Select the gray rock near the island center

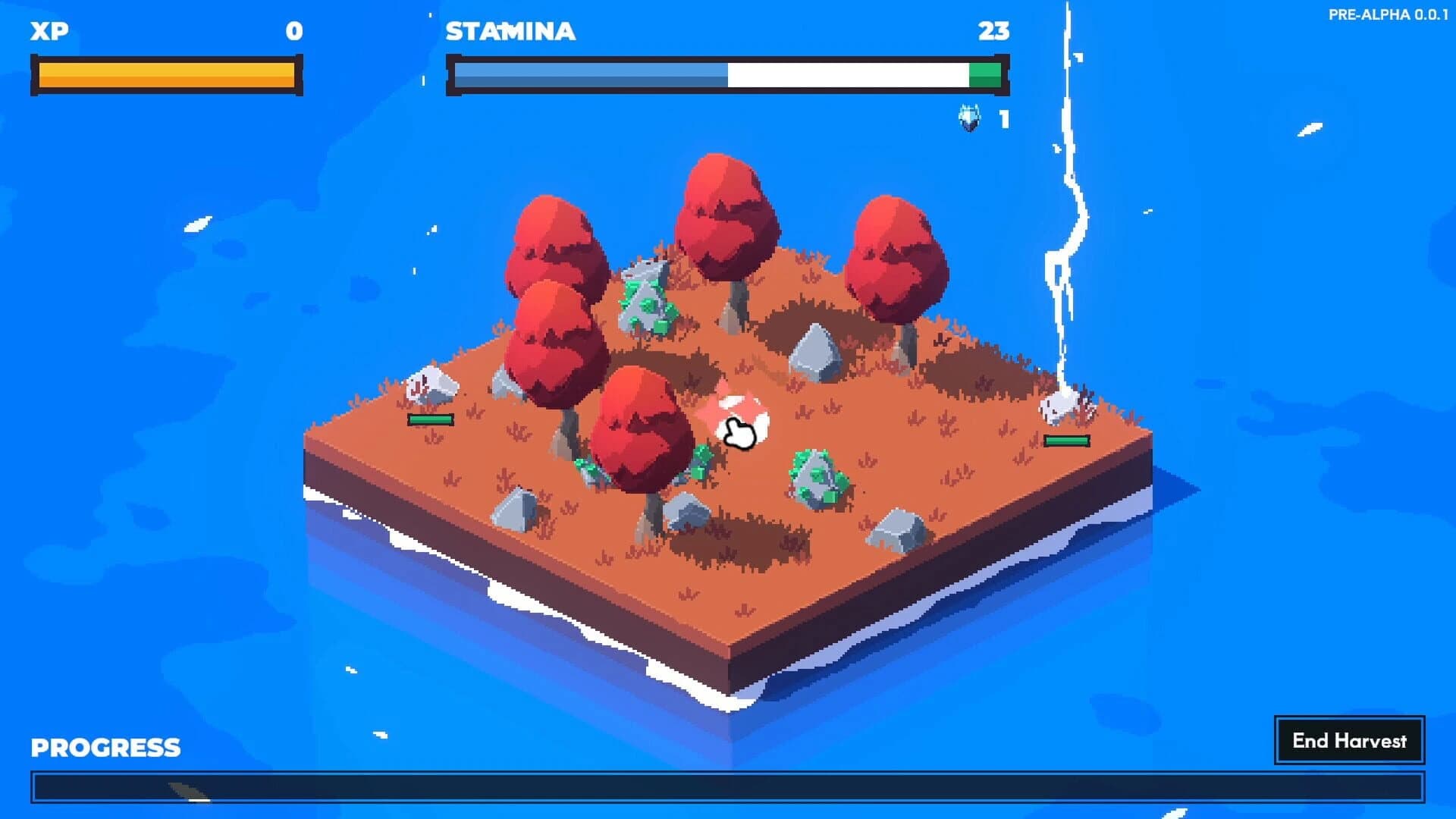819,353
